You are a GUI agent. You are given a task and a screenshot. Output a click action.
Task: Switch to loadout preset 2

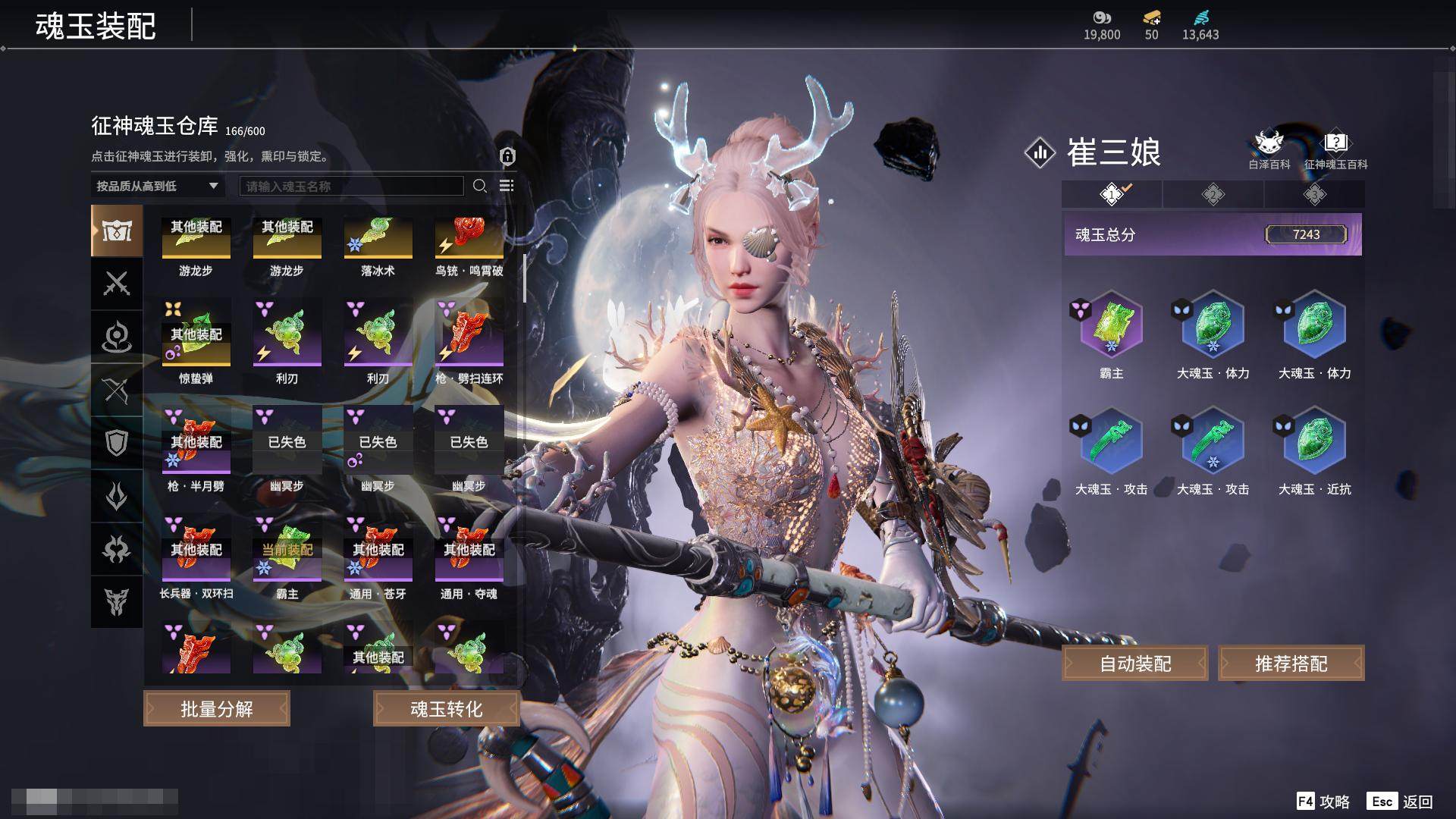click(x=1213, y=195)
